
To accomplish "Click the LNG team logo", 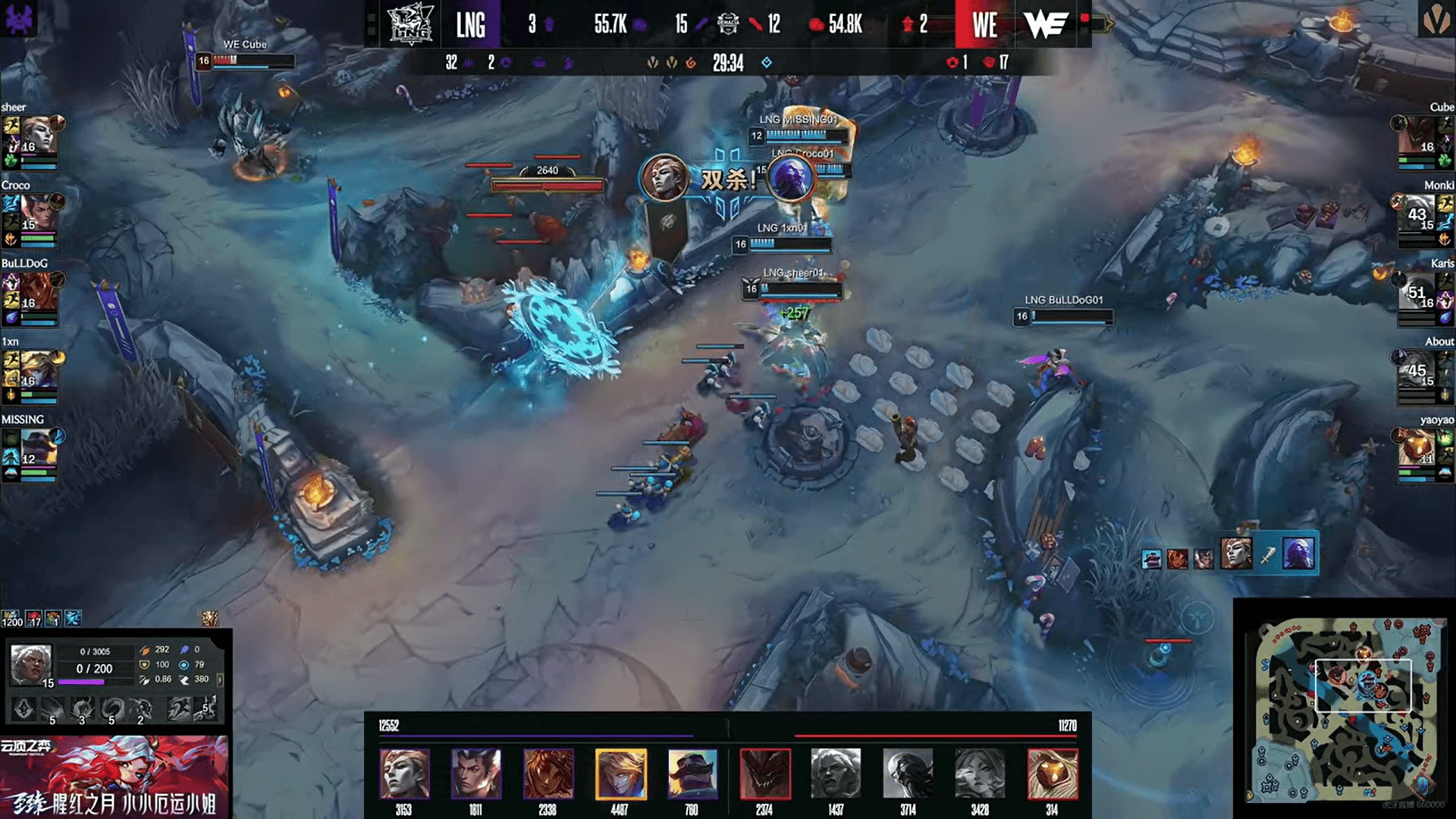I will pyautogui.click(x=410, y=24).
